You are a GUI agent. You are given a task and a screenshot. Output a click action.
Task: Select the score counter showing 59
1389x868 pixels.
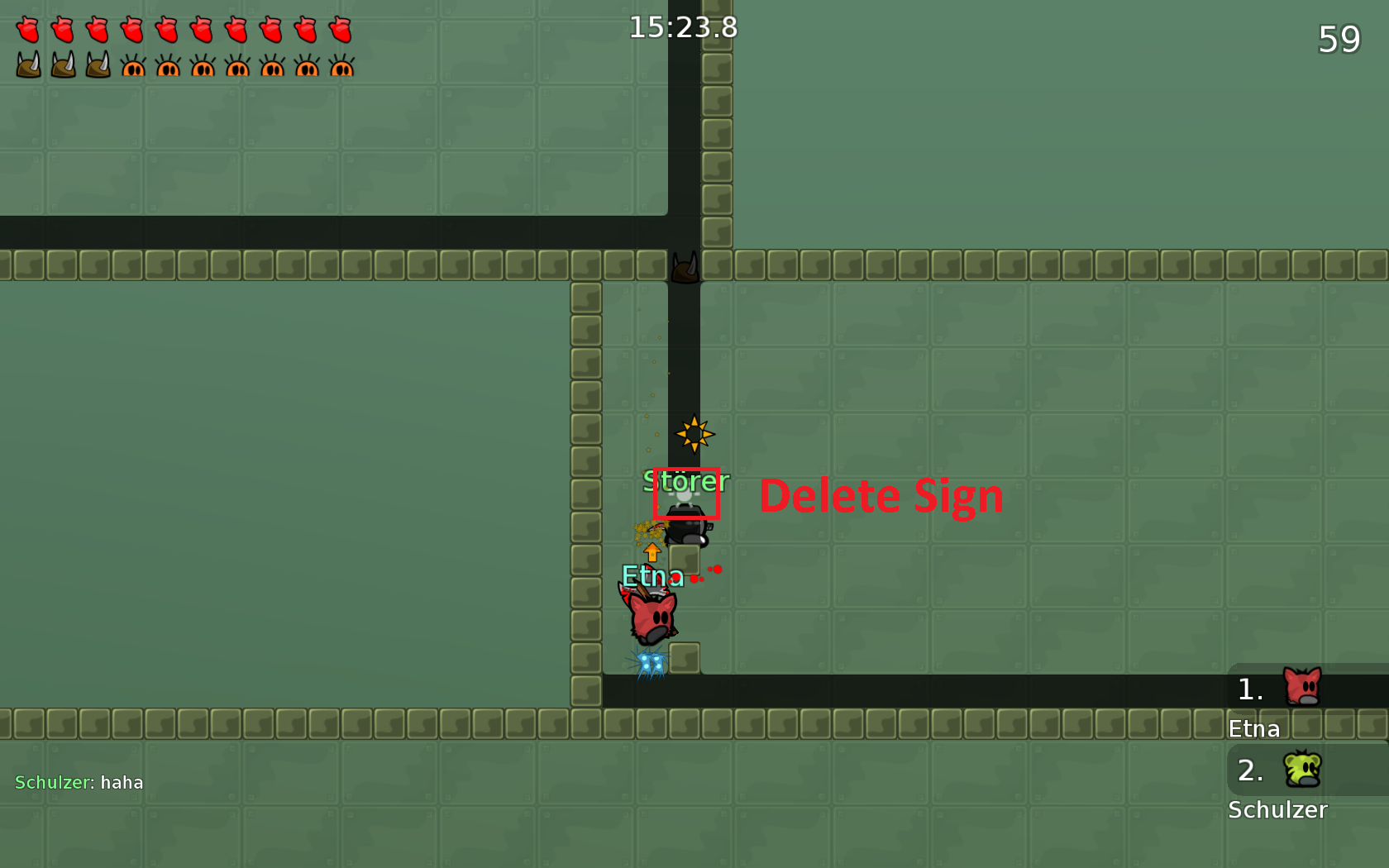(x=1341, y=39)
